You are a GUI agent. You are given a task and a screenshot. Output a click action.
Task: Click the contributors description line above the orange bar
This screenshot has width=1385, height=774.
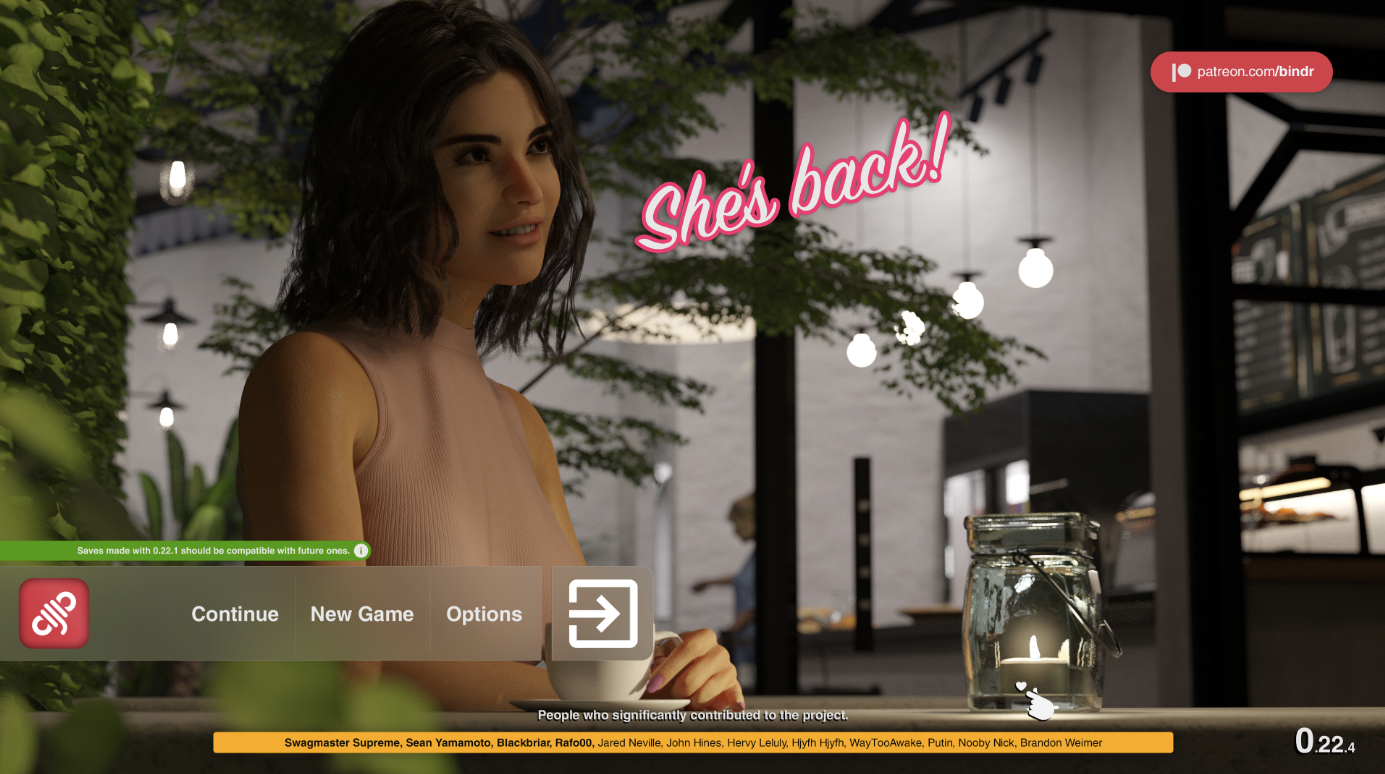692,715
